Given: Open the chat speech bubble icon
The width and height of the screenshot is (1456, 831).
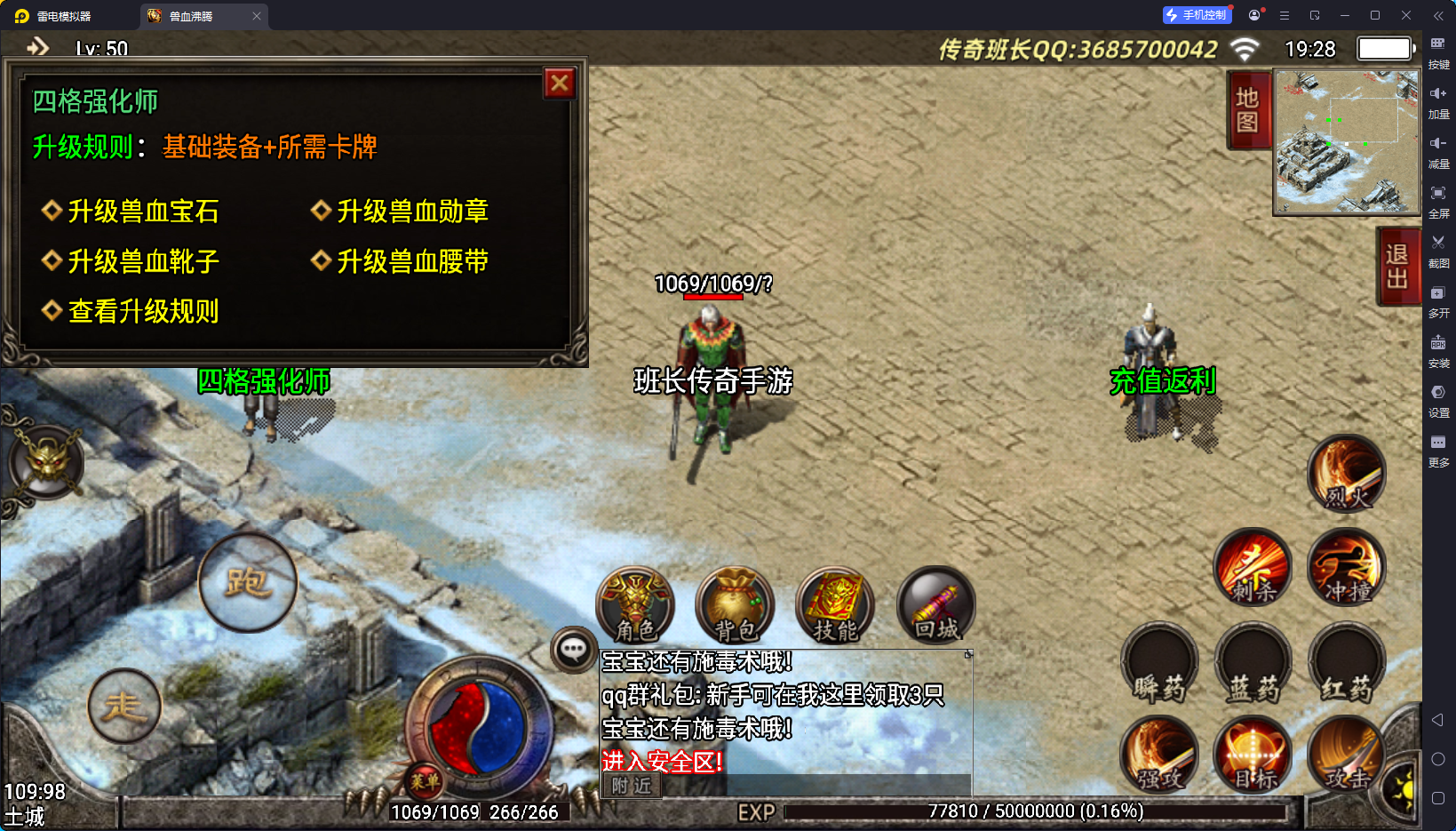Looking at the screenshot, I should 573,650.
